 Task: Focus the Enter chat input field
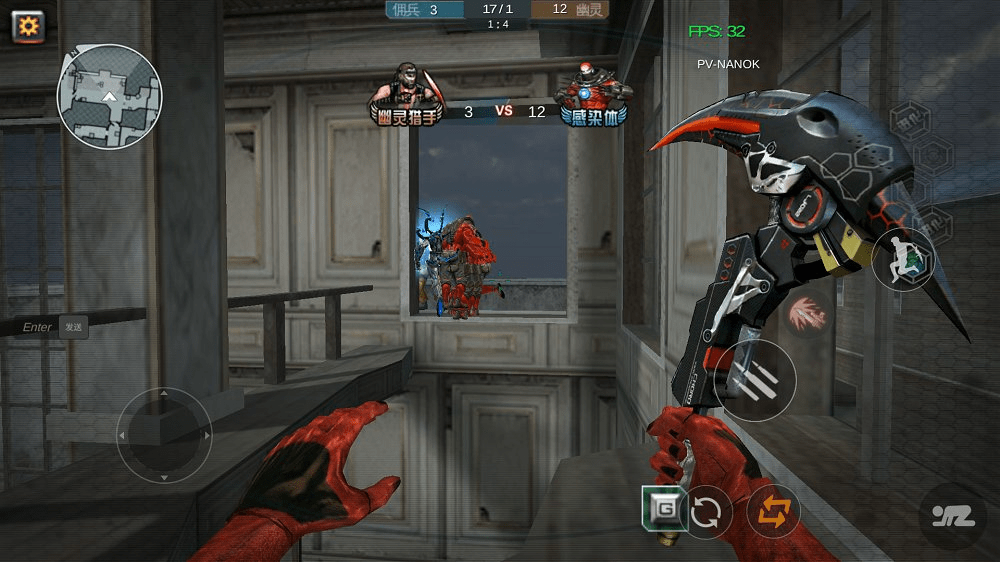[38, 327]
